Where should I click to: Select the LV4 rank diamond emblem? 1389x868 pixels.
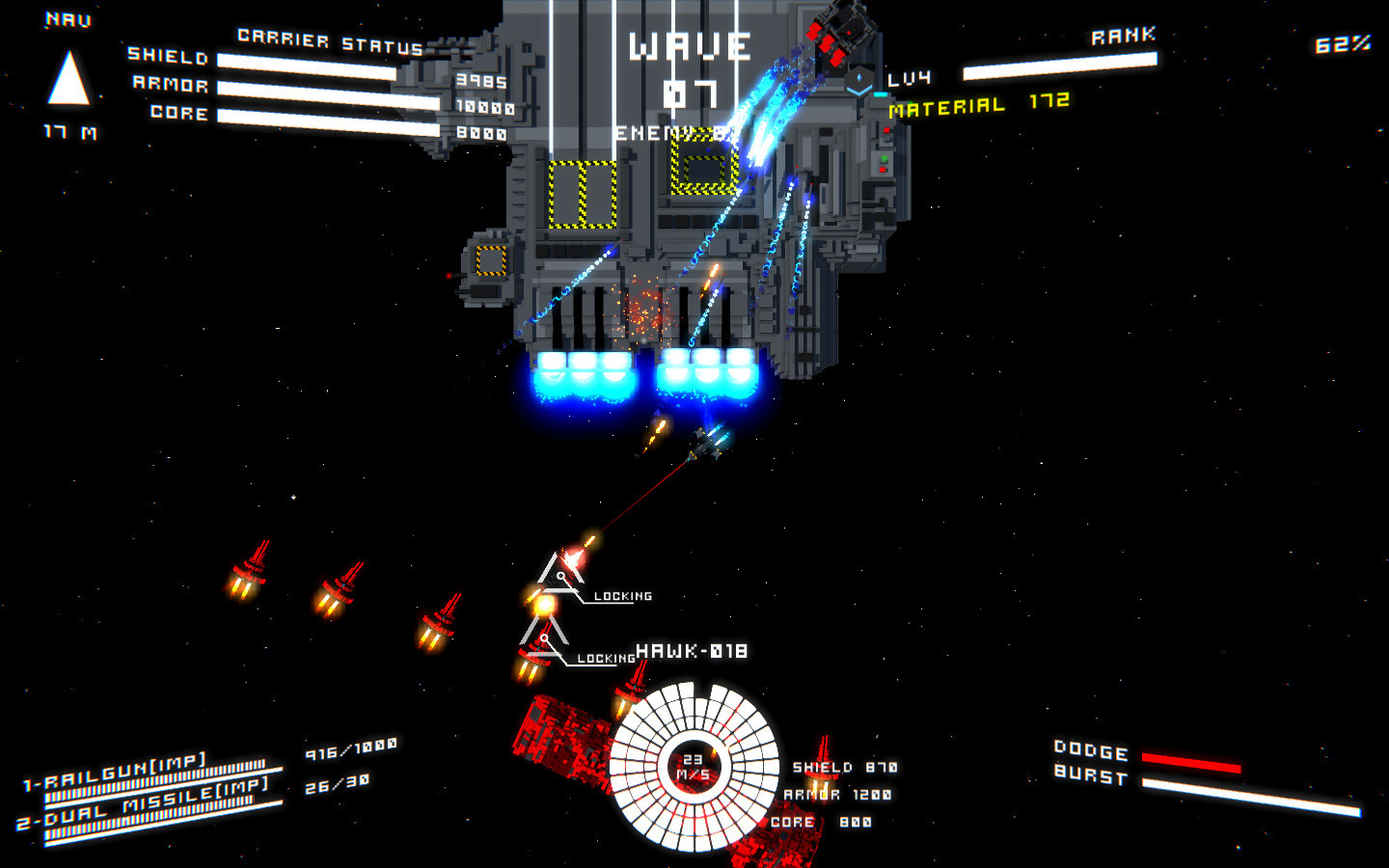(x=861, y=79)
